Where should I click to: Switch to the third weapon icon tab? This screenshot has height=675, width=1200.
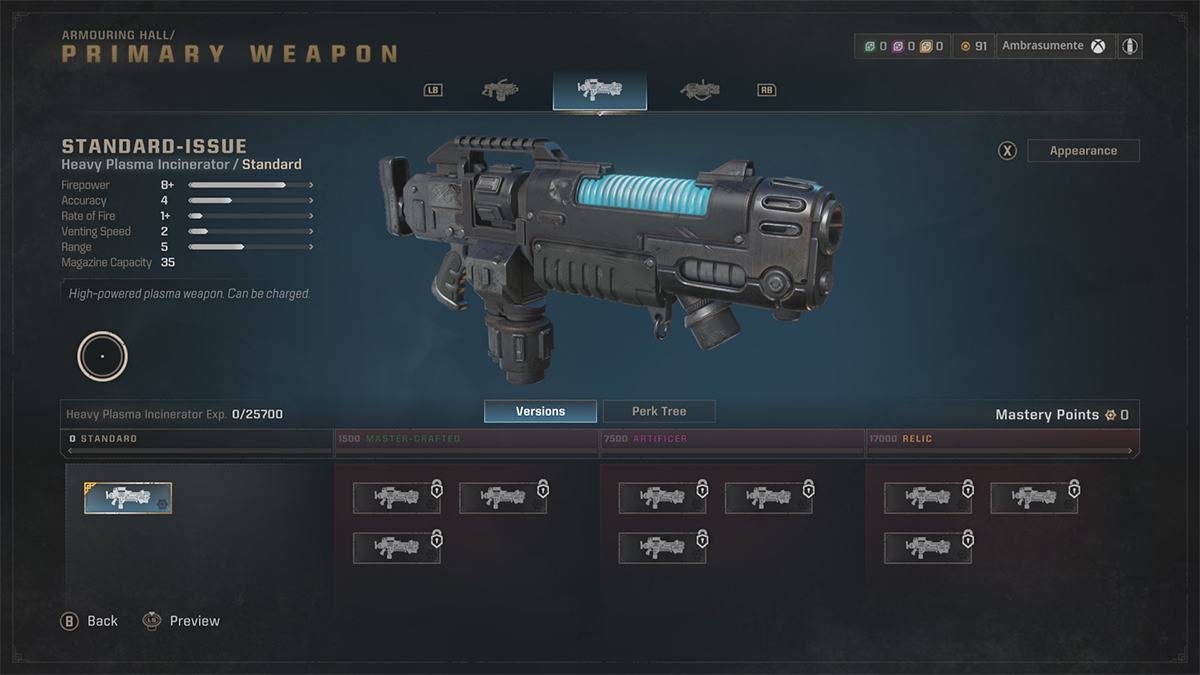pyautogui.click(x=700, y=90)
